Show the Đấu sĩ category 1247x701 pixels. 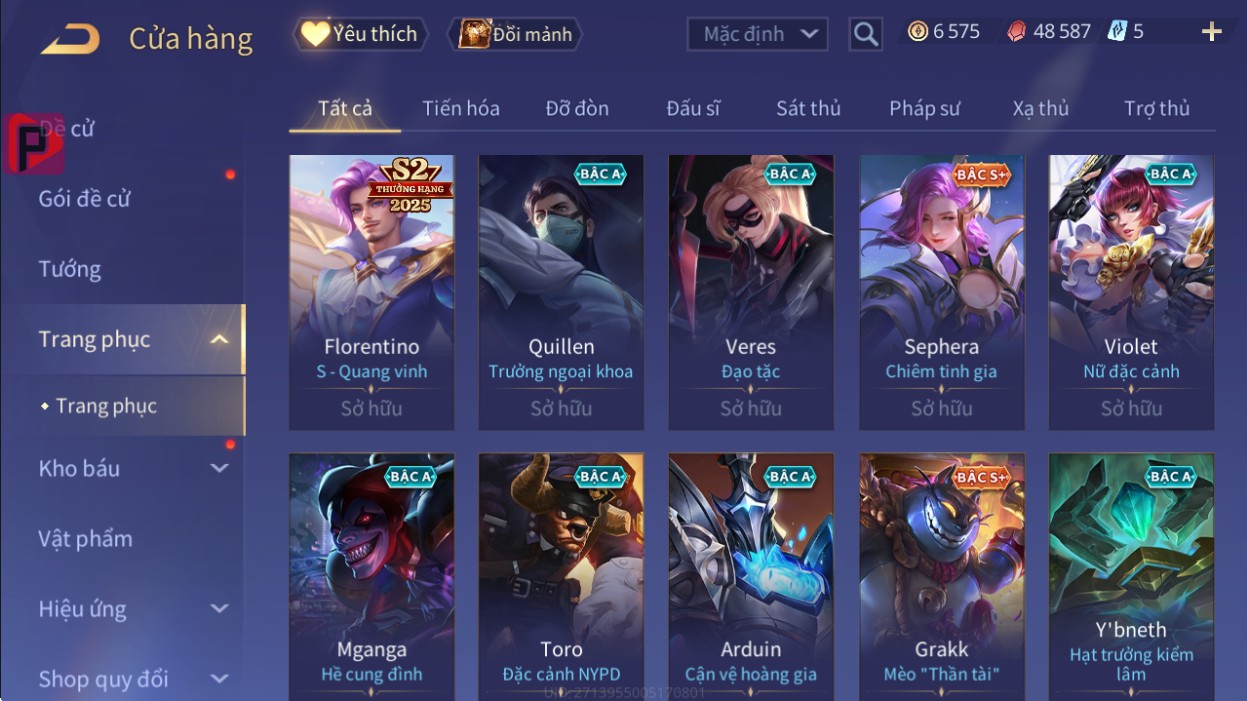693,108
